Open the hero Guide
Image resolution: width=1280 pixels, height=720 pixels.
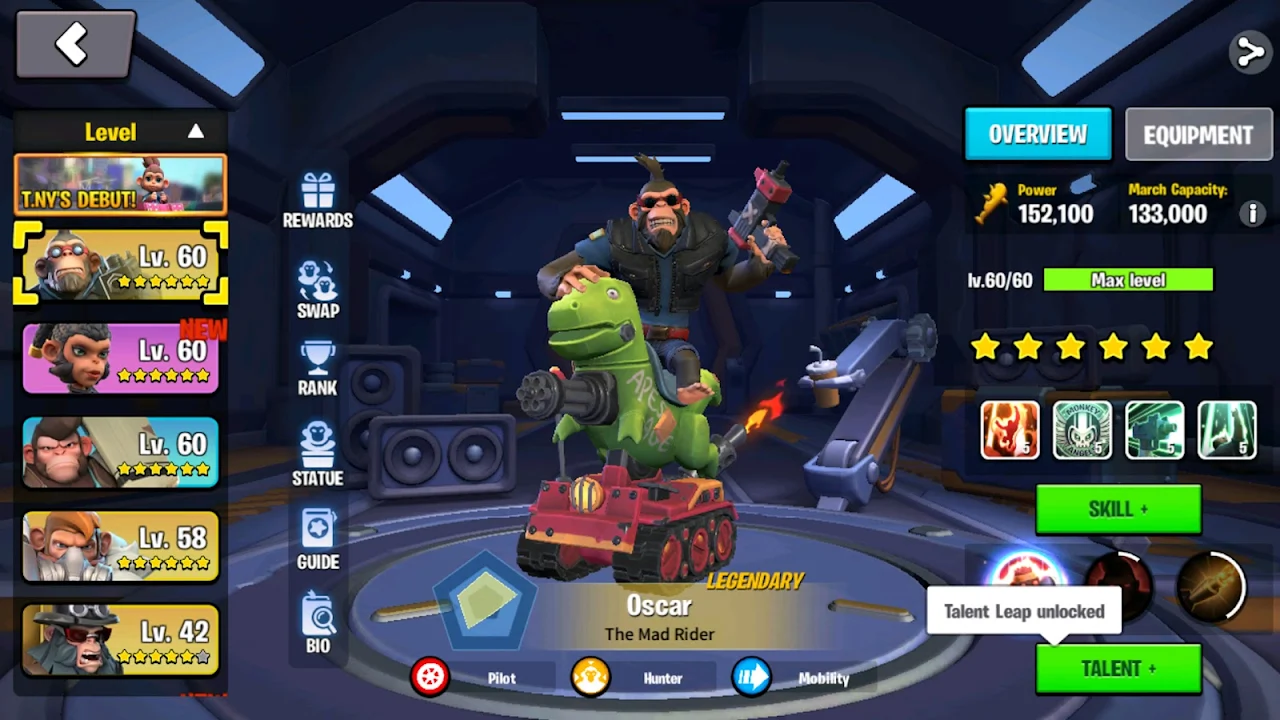click(317, 540)
